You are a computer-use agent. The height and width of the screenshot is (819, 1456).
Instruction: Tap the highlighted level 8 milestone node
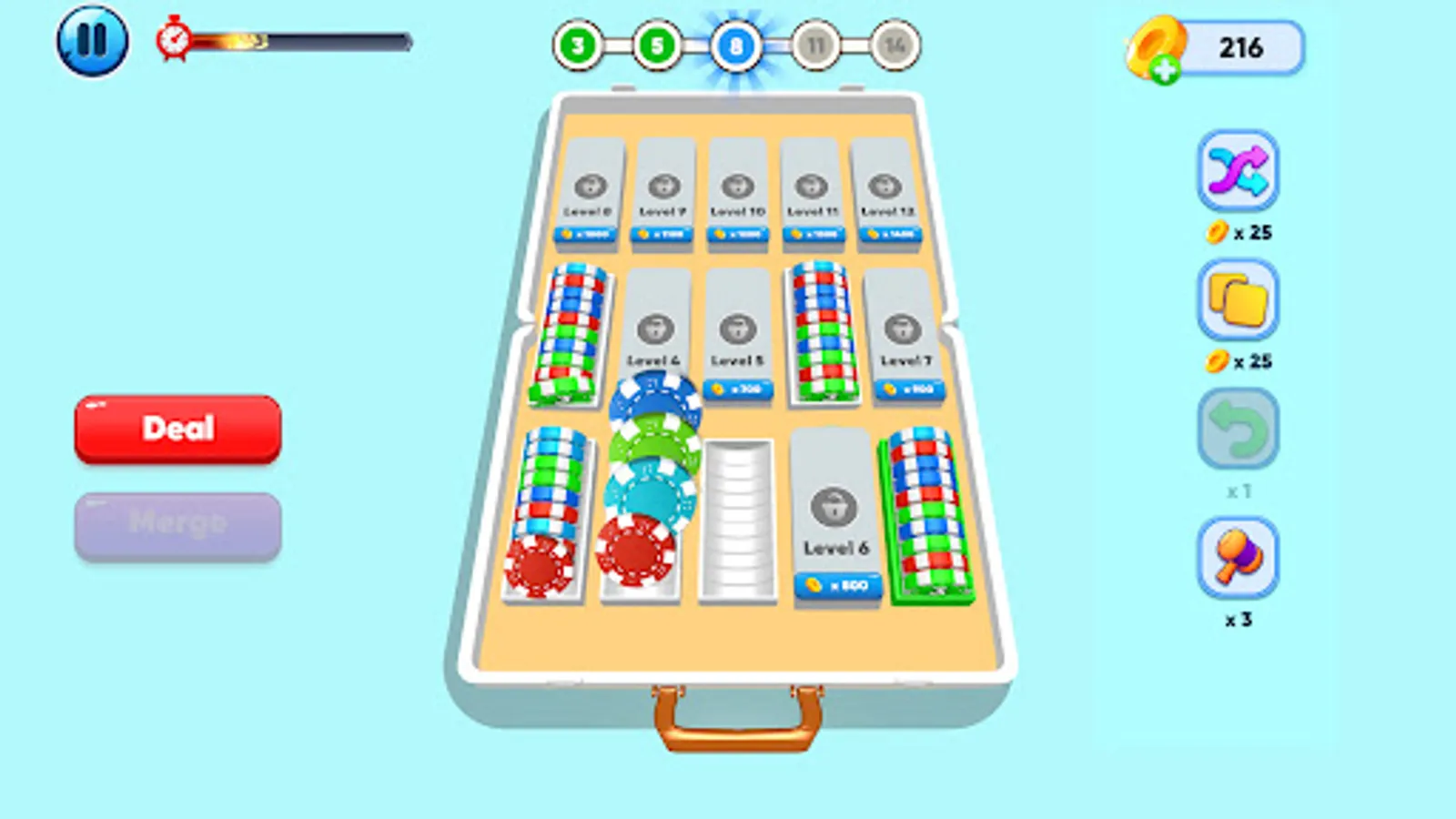[736, 44]
